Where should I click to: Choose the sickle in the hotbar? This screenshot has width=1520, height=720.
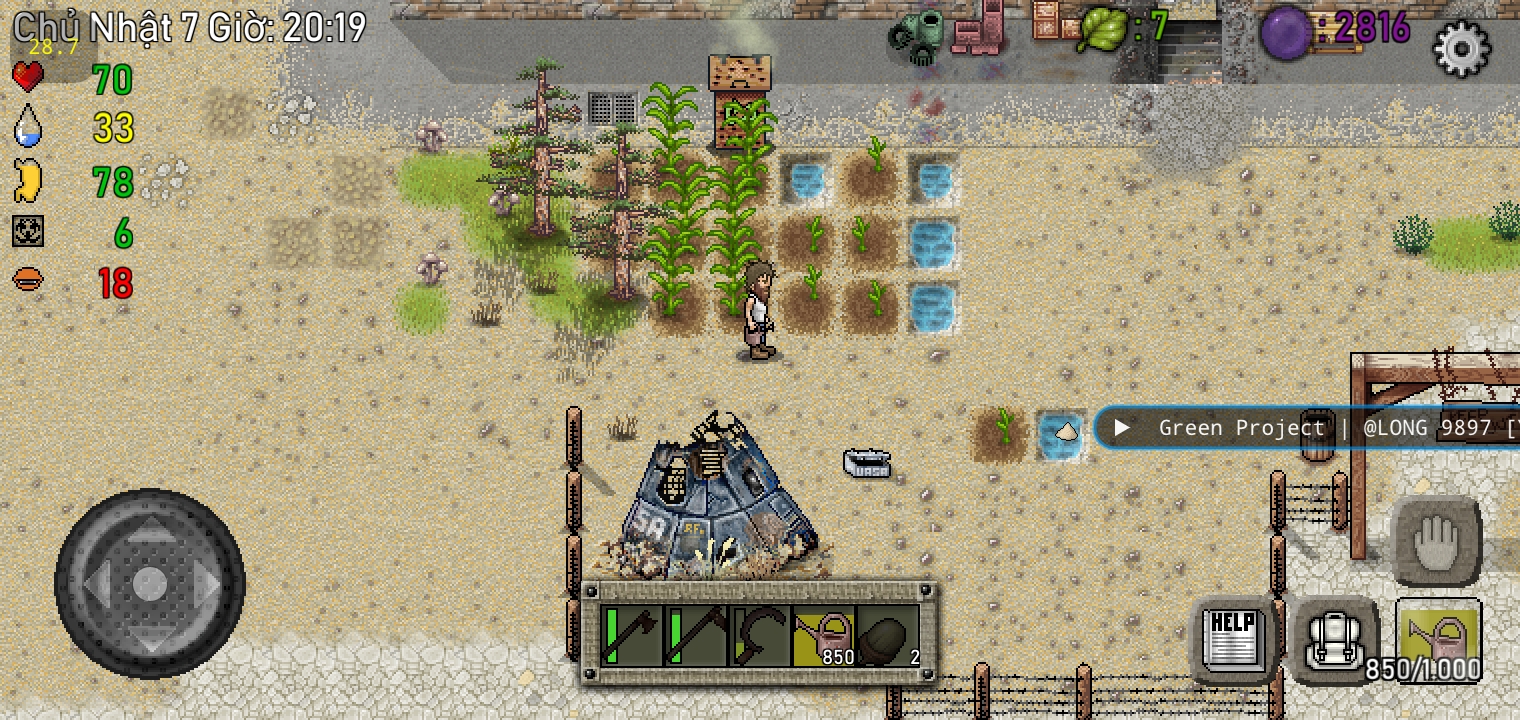point(761,636)
